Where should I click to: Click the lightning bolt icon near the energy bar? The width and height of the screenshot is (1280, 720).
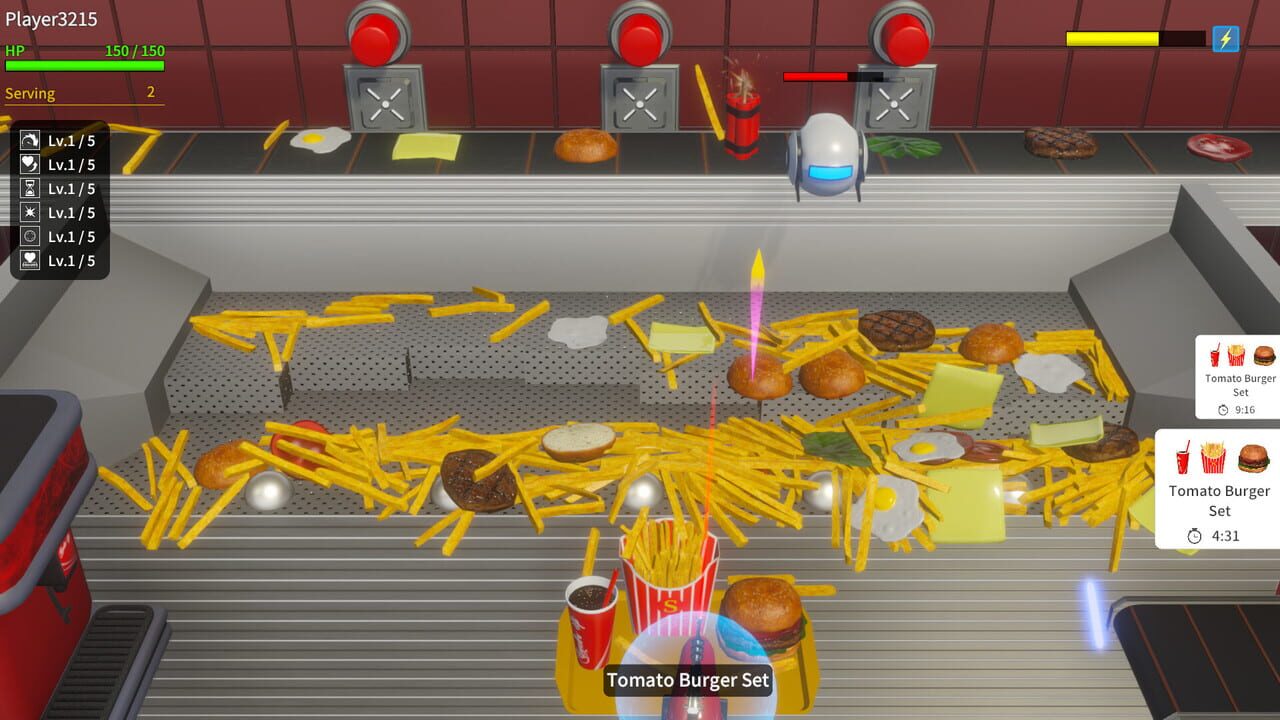tap(1224, 38)
